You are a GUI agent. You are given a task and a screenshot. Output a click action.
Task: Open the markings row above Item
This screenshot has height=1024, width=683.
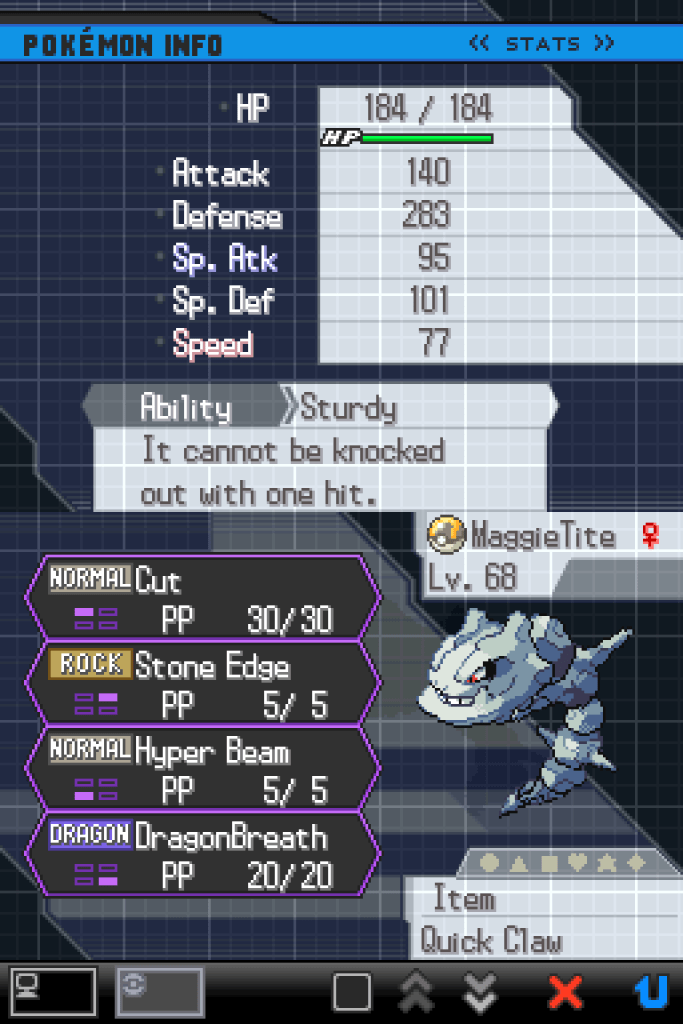[x=564, y=862]
